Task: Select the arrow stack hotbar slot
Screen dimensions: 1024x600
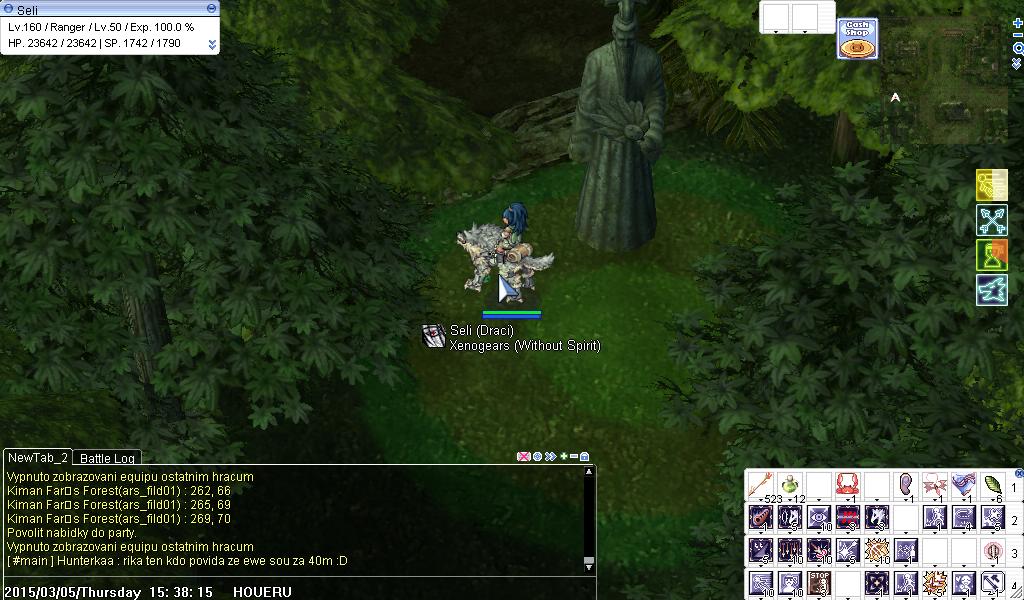Action: [761, 485]
